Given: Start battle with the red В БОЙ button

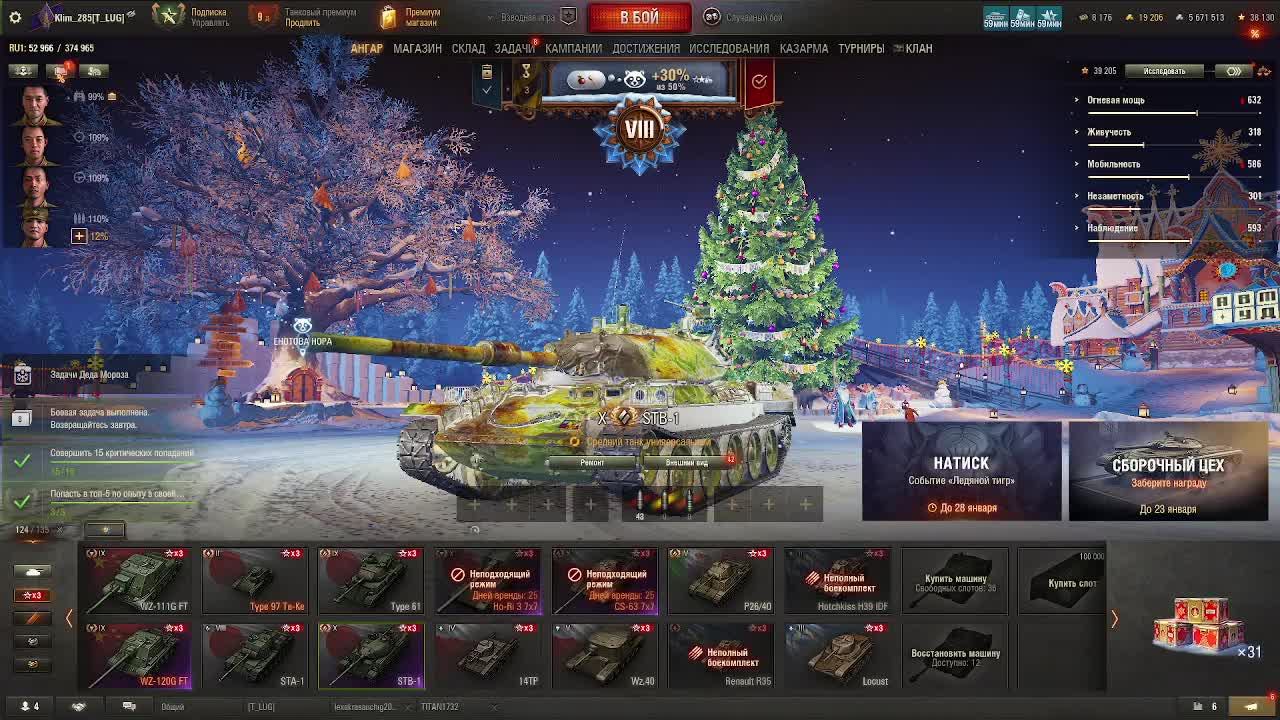Looking at the screenshot, I should pyautogui.click(x=639, y=17).
